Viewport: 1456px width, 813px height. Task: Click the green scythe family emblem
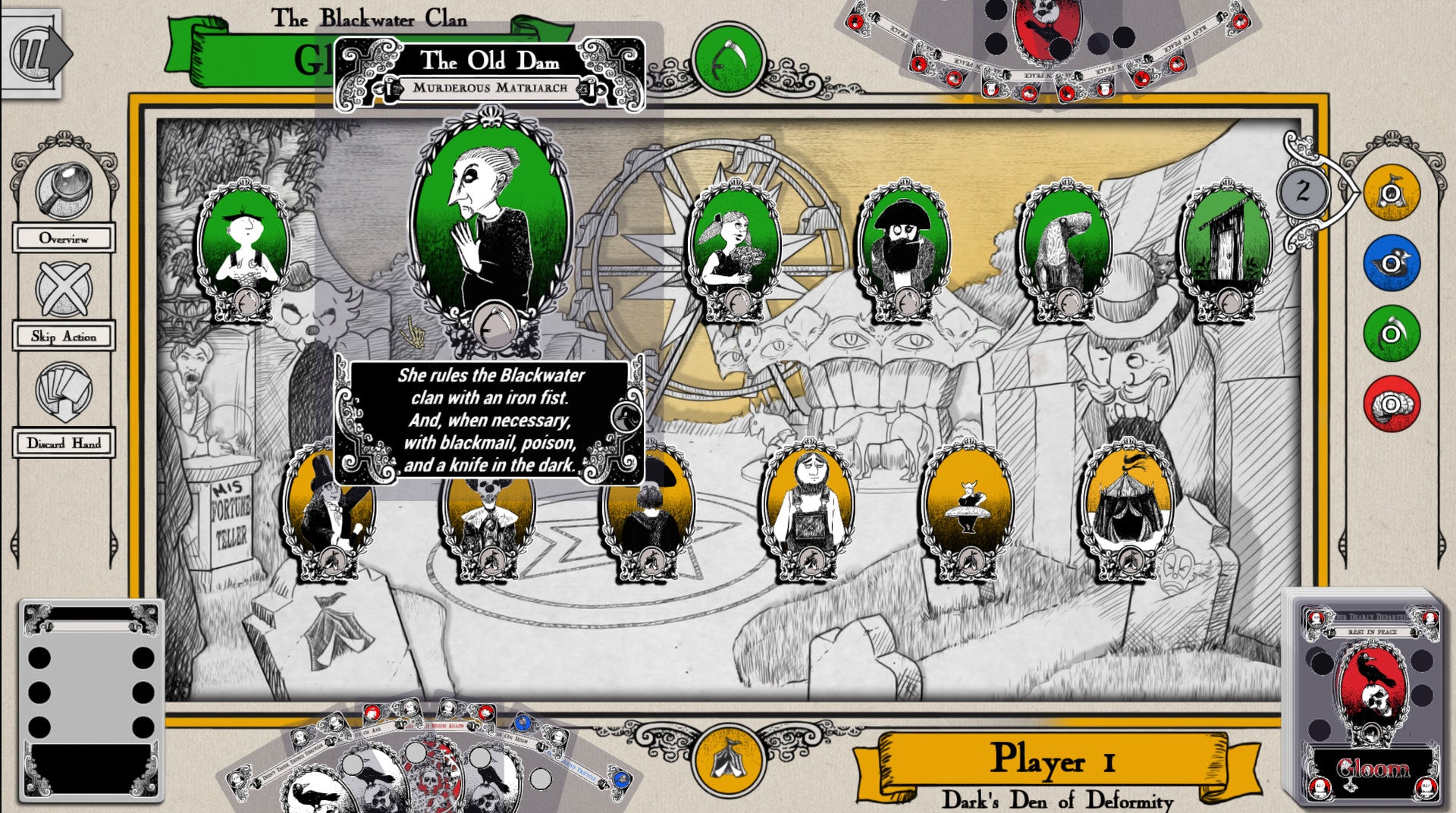point(728,58)
